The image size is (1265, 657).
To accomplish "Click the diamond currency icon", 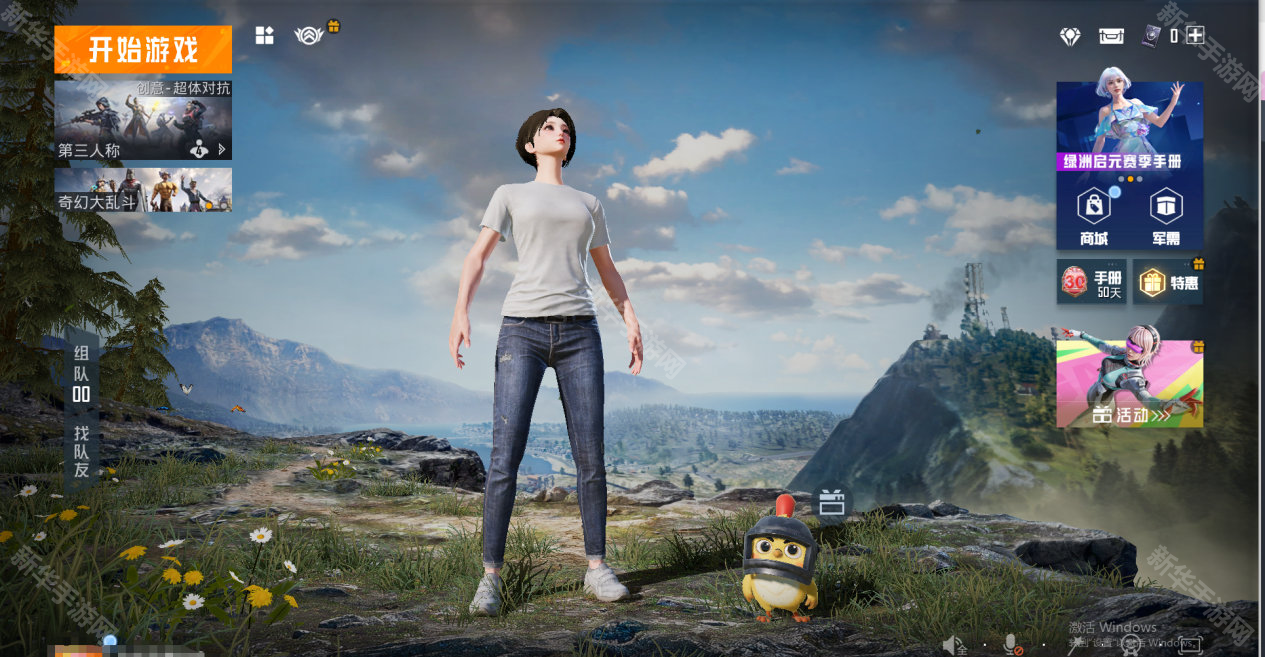I will [1070, 36].
